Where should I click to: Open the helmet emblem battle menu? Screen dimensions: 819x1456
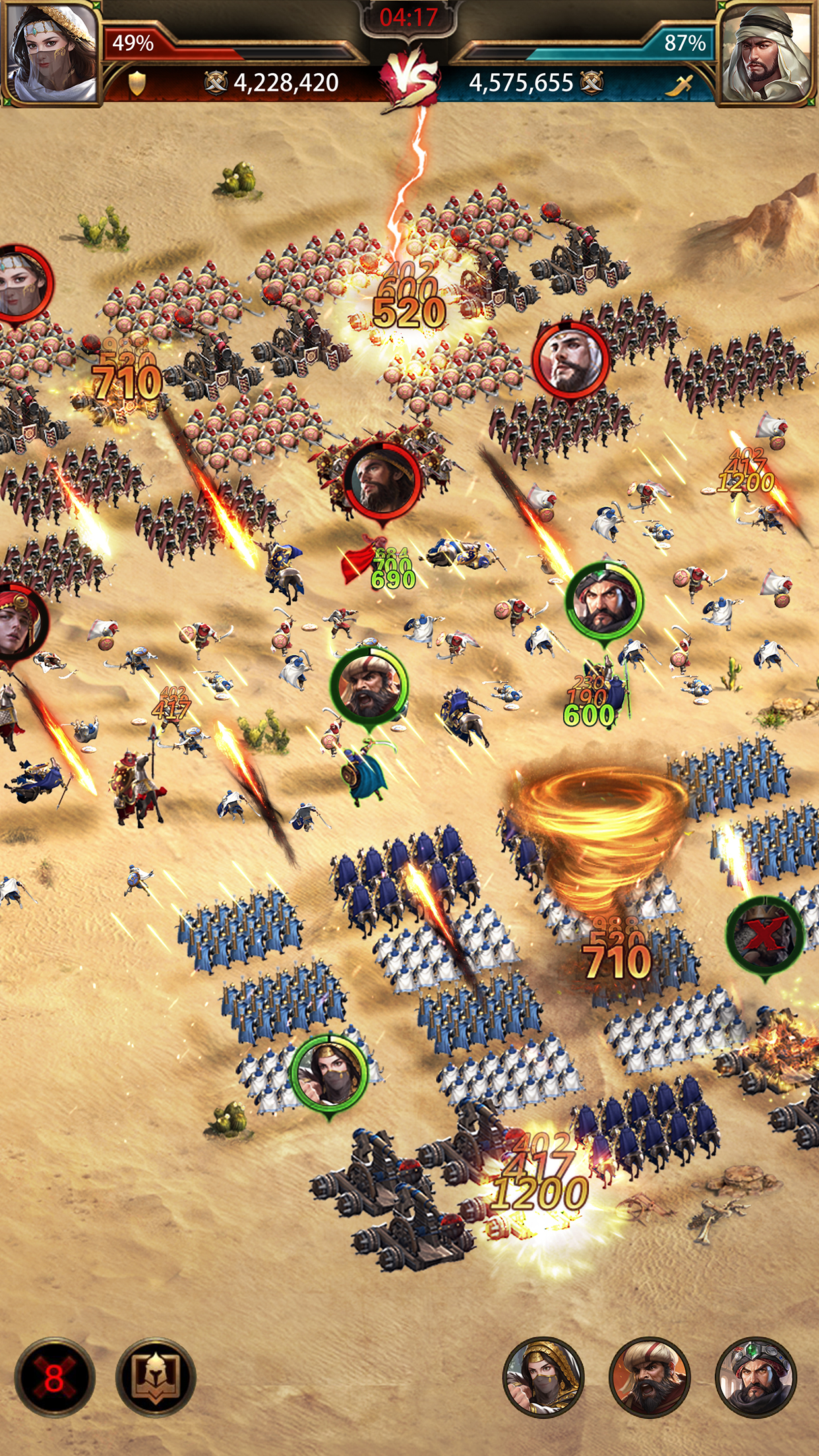coord(156,1377)
